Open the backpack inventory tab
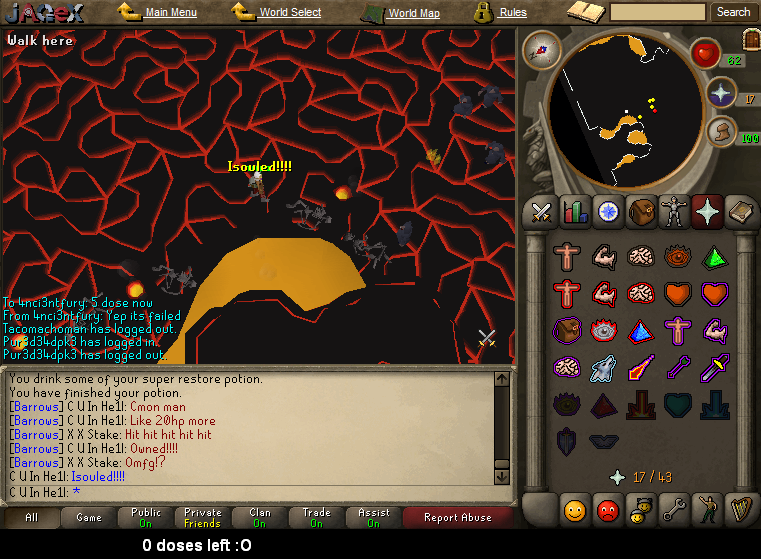 [641, 212]
